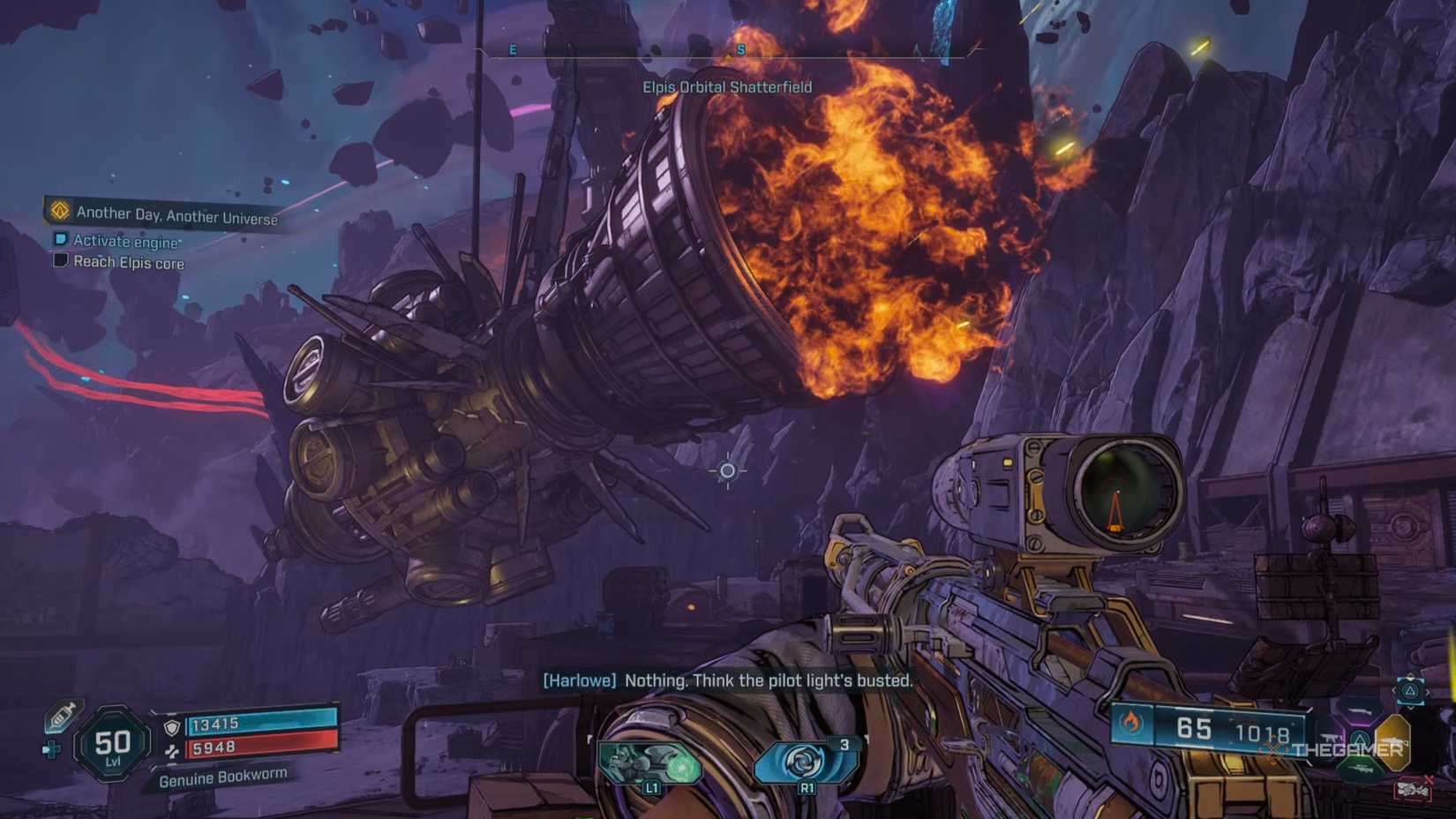Open the L1 action skill icon

(x=650, y=761)
